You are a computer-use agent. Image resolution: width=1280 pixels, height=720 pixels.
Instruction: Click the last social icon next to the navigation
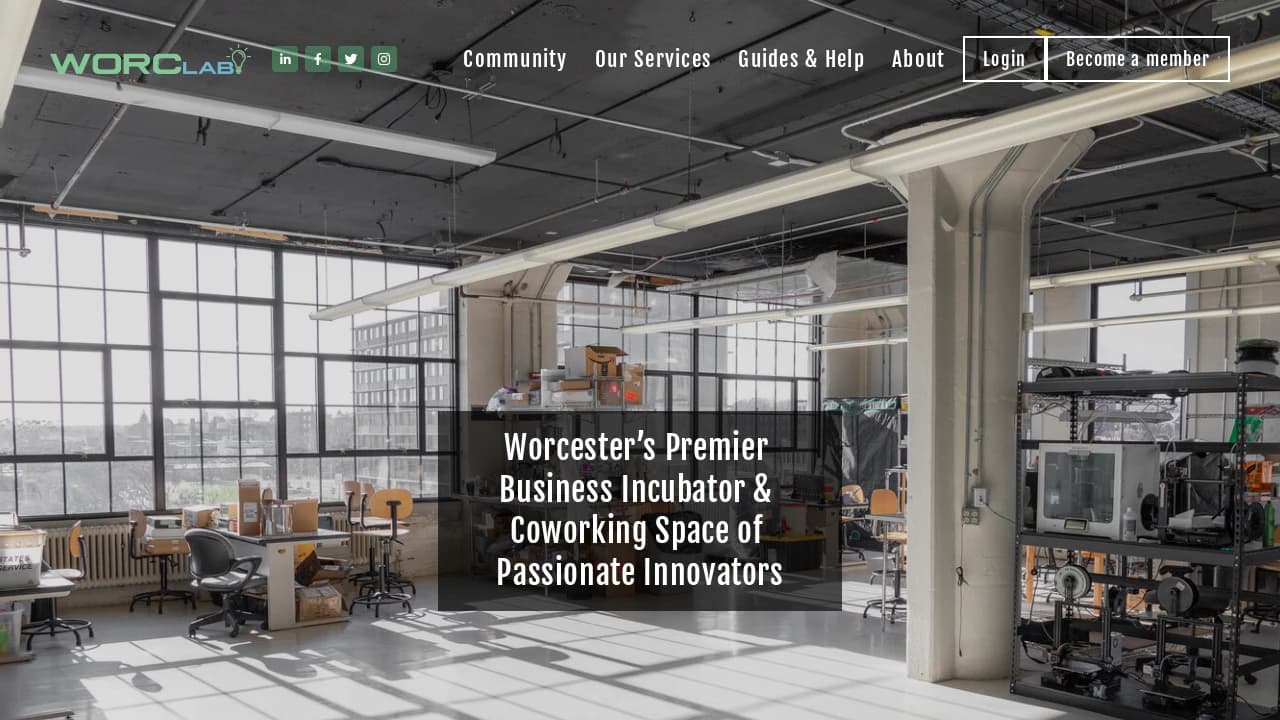coord(383,59)
